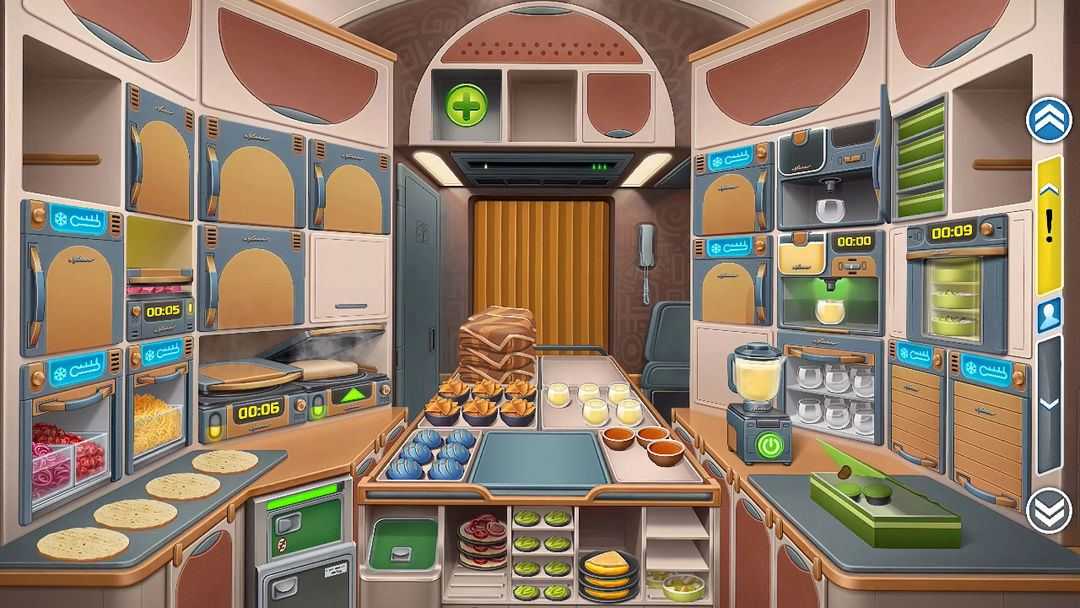1080x608 pixels.
Task: Open the blue customer profile icon
Action: (x=1049, y=315)
